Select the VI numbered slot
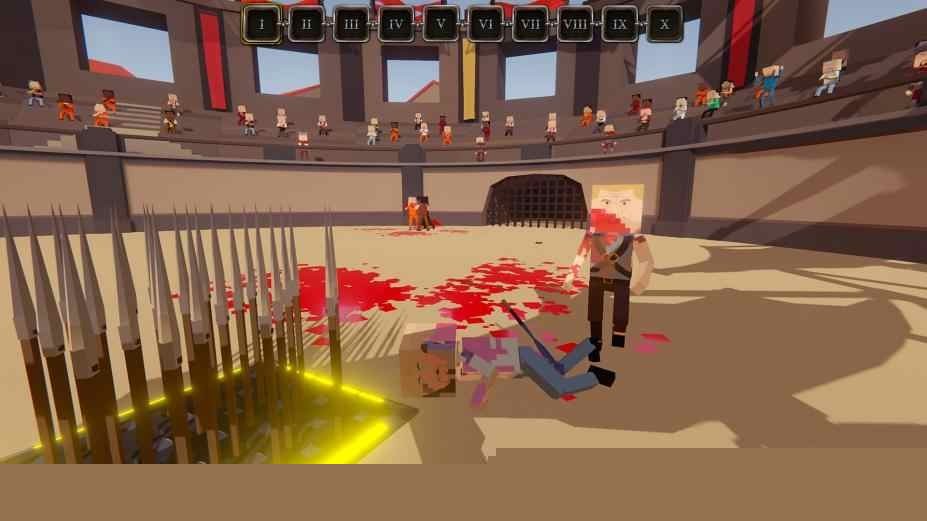Screen dimensions: 927x521 click(485, 24)
